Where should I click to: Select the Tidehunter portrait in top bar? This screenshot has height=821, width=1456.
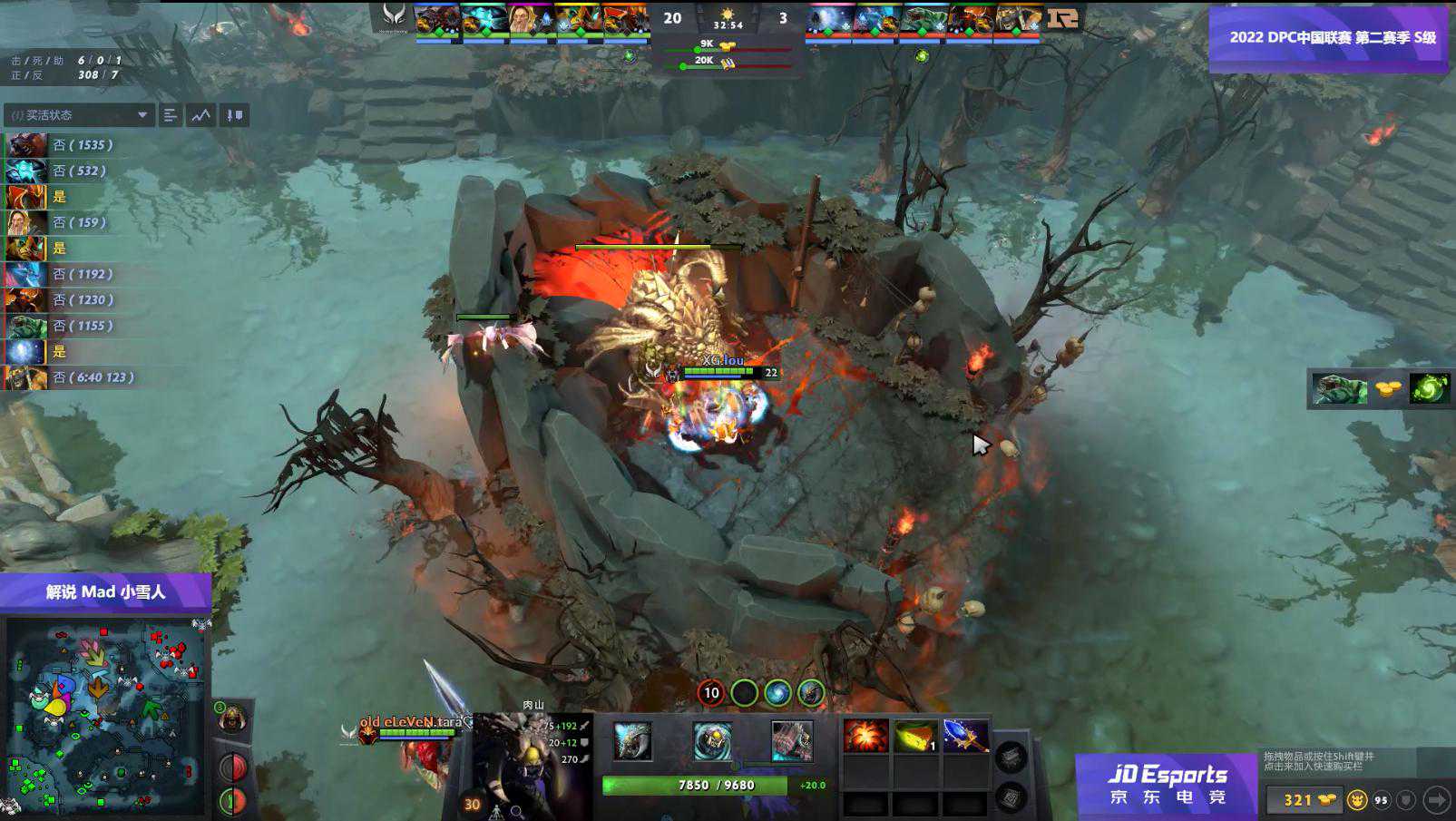[x=923, y=20]
